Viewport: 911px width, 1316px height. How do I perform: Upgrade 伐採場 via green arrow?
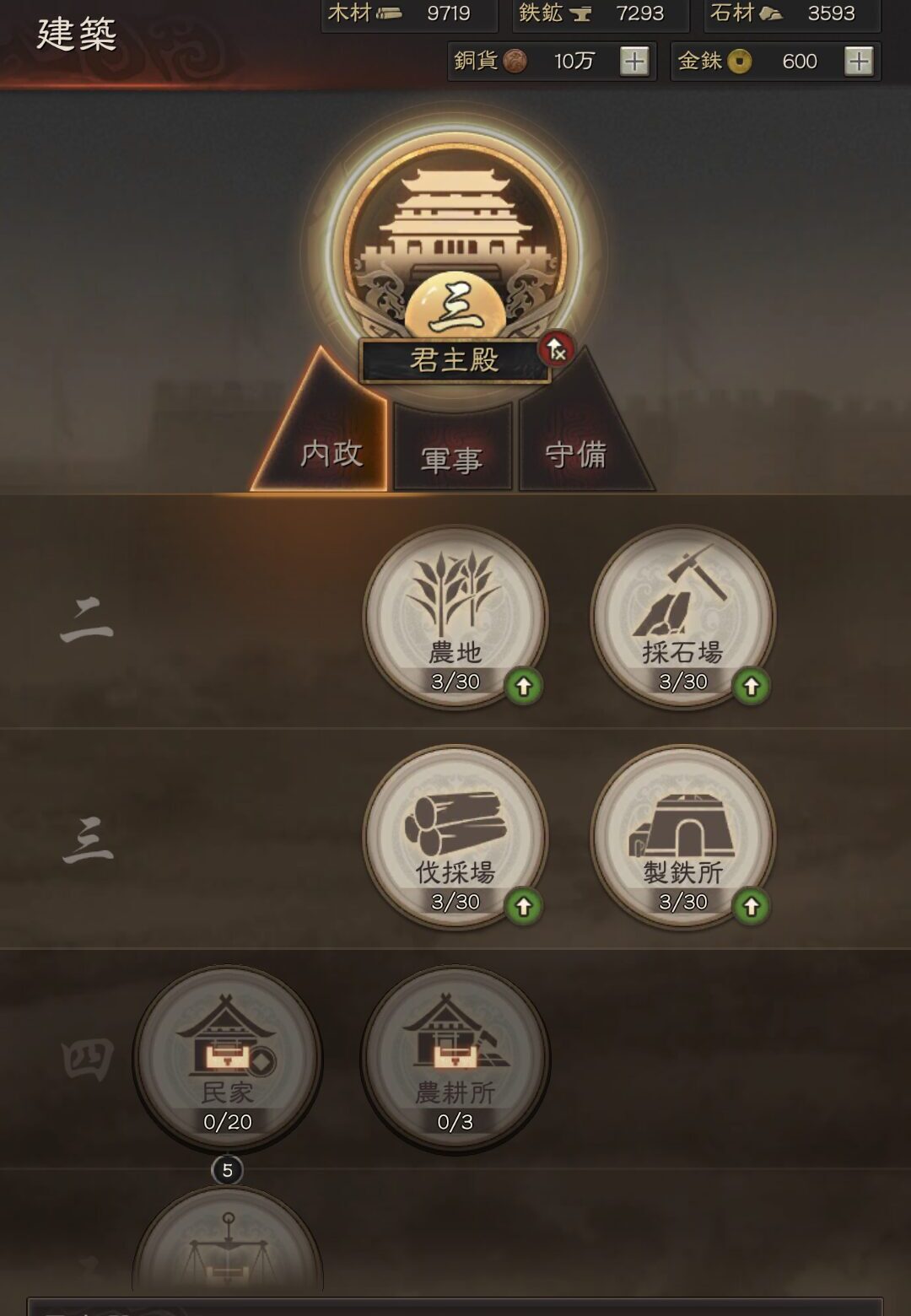click(523, 907)
